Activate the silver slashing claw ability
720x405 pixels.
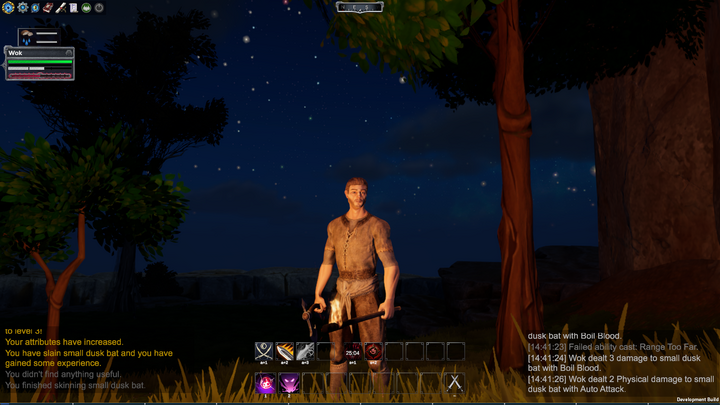click(x=306, y=351)
